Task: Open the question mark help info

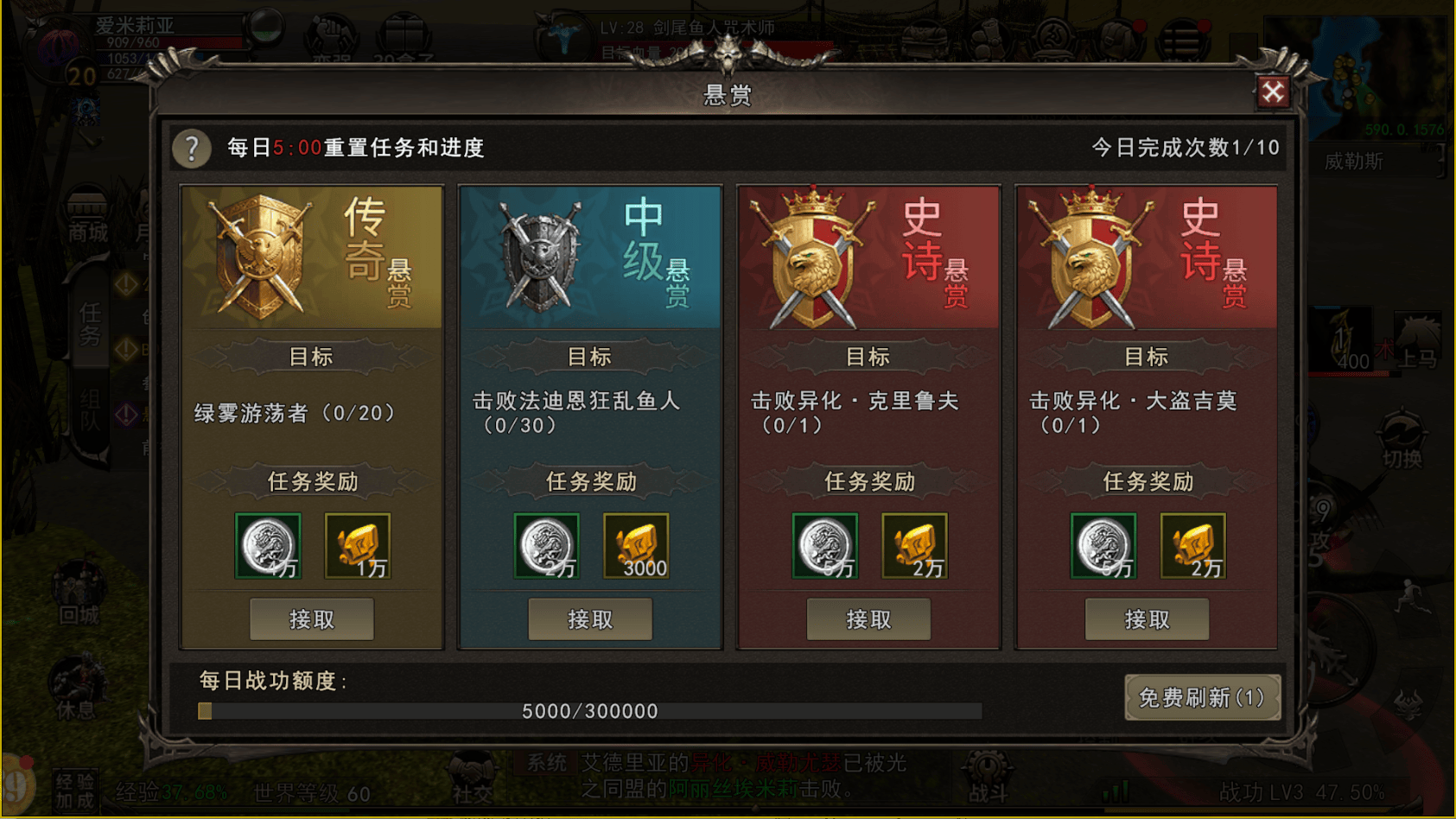Action: click(x=192, y=149)
